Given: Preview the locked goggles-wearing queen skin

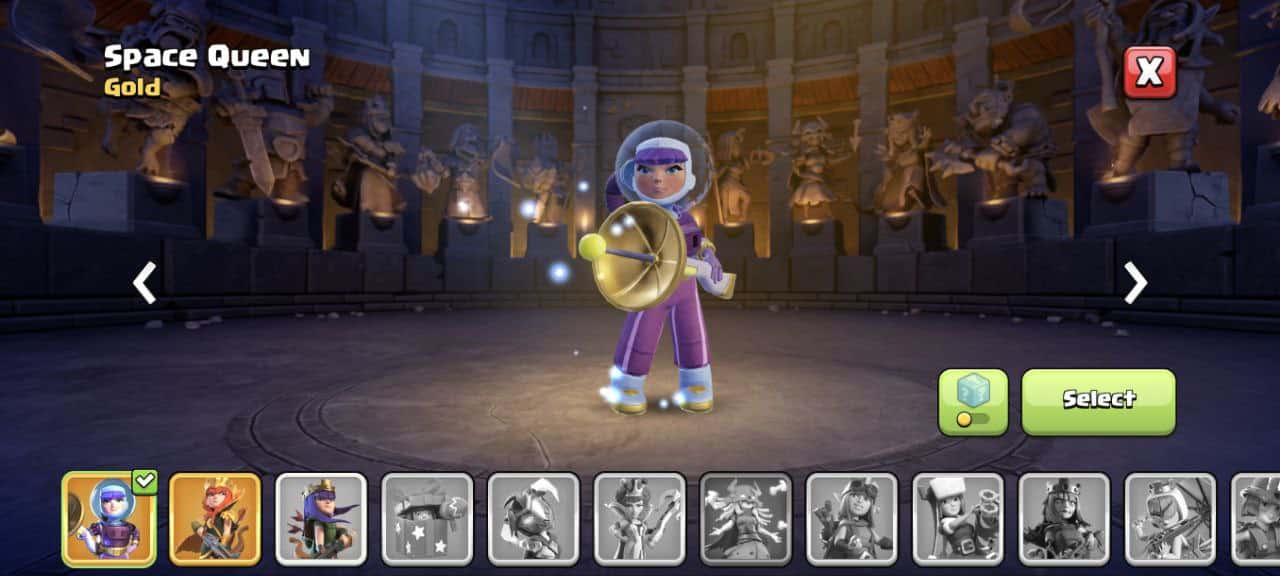Looking at the screenshot, I should click(851, 519).
